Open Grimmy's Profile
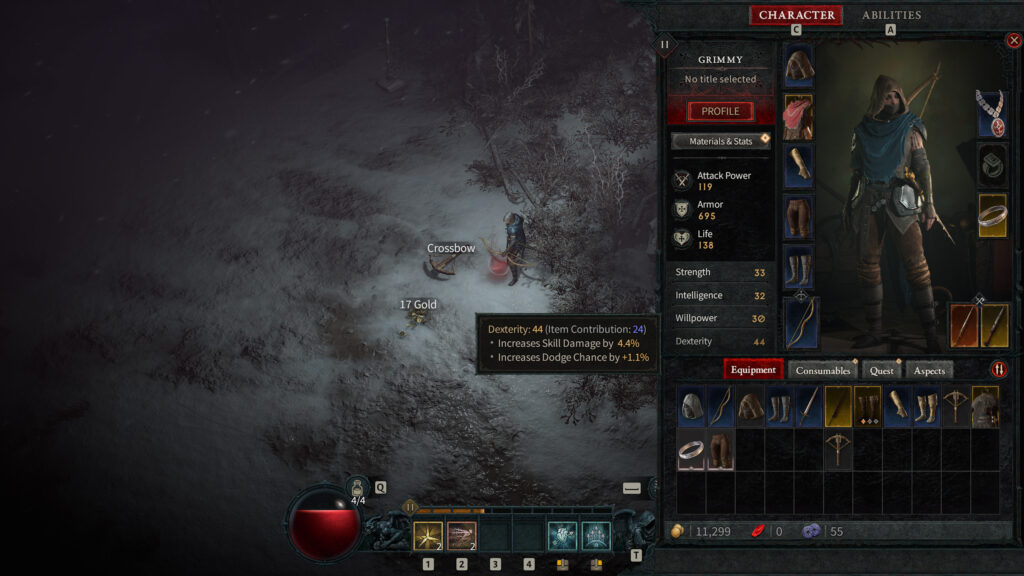This screenshot has height=576, width=1024. (720, 111)
